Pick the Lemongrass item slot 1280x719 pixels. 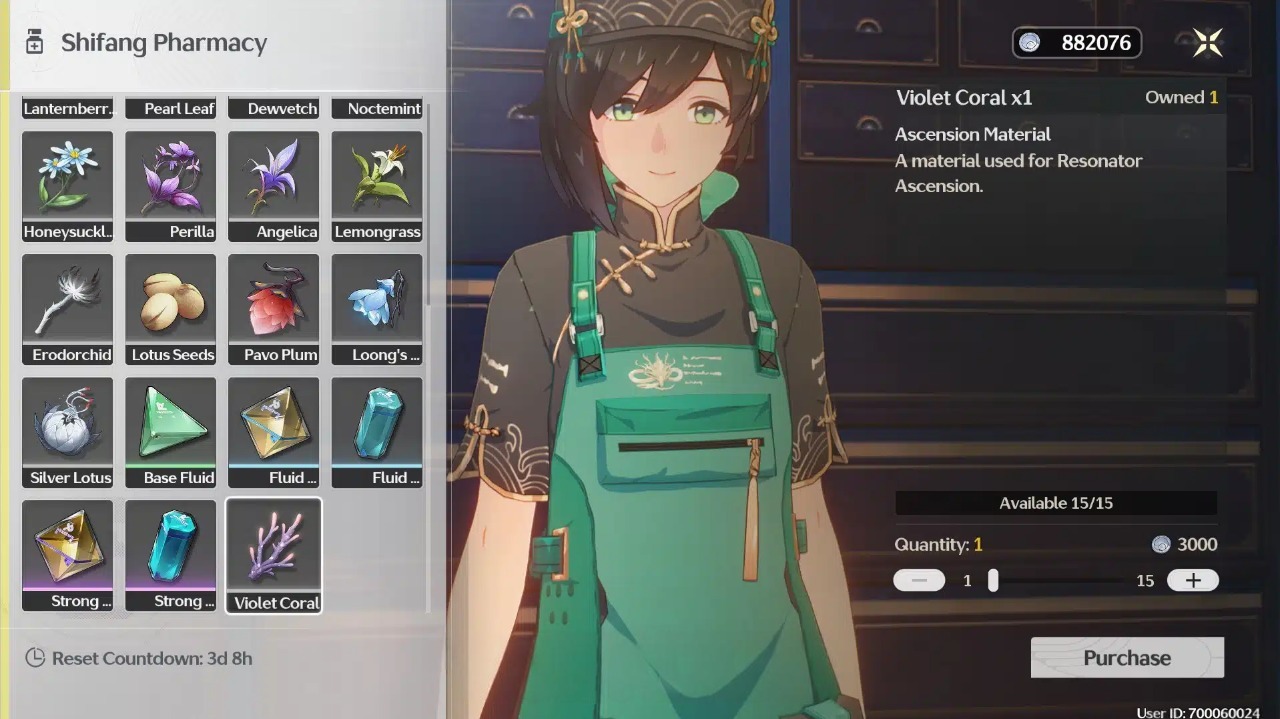[x=377, y=186]
